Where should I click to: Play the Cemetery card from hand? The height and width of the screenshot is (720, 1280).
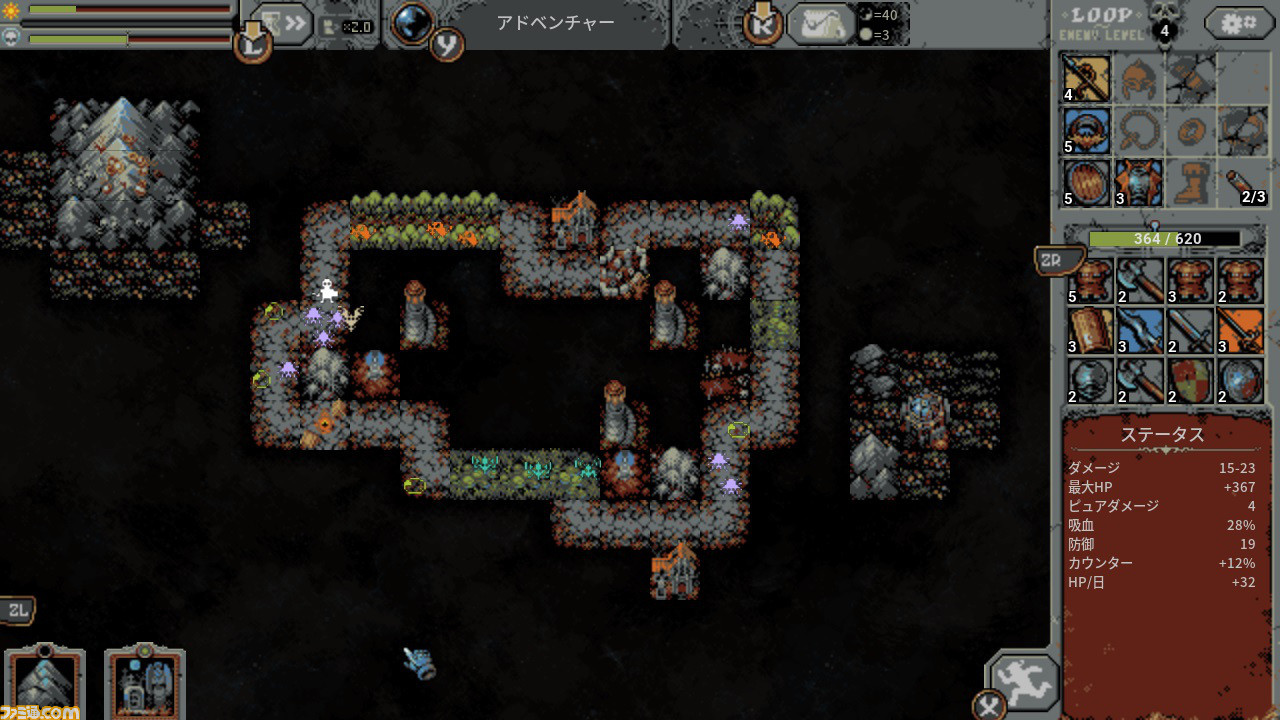[x=145, y=682]
